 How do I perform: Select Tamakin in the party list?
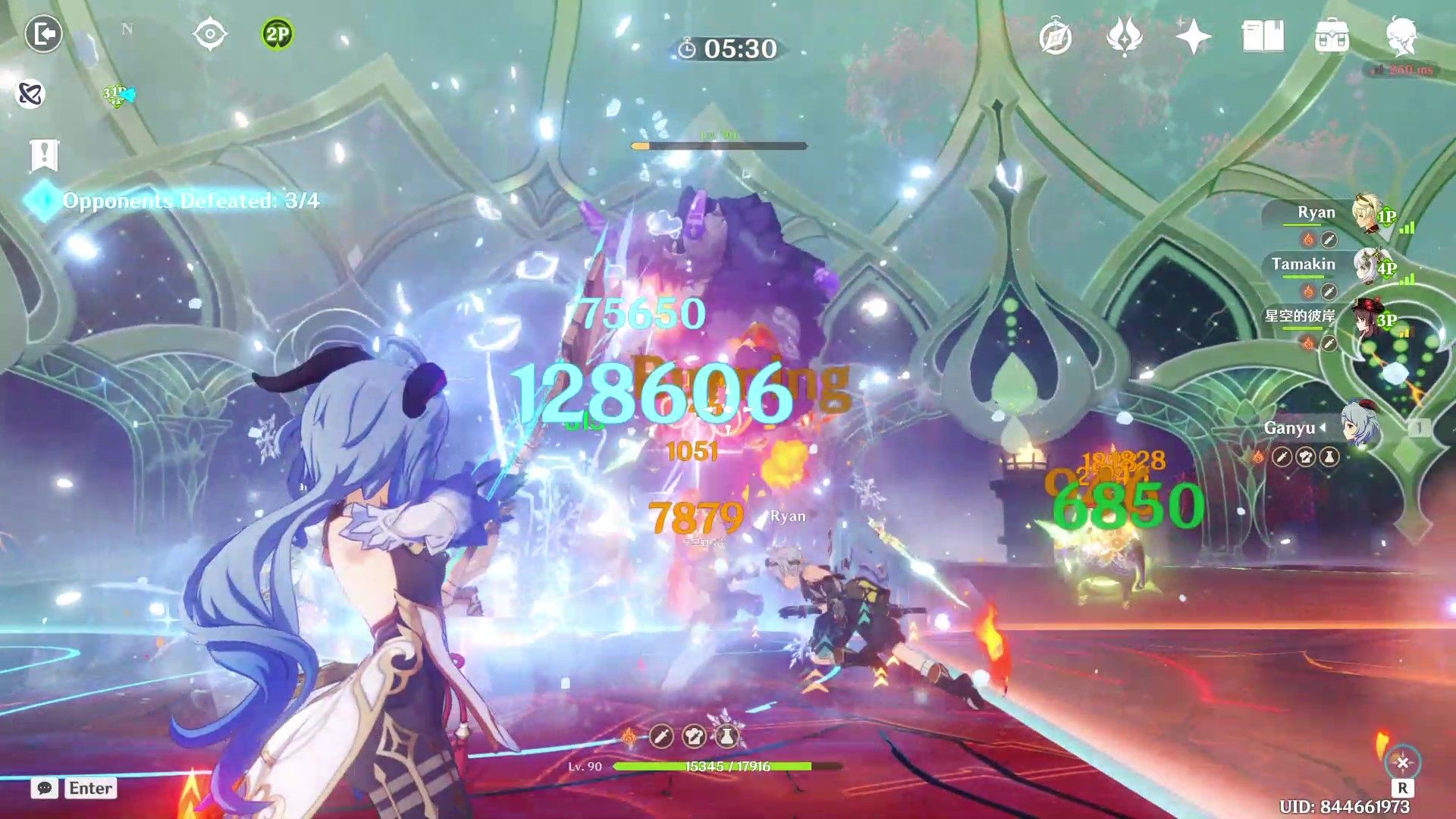(x=1302, y=265)
